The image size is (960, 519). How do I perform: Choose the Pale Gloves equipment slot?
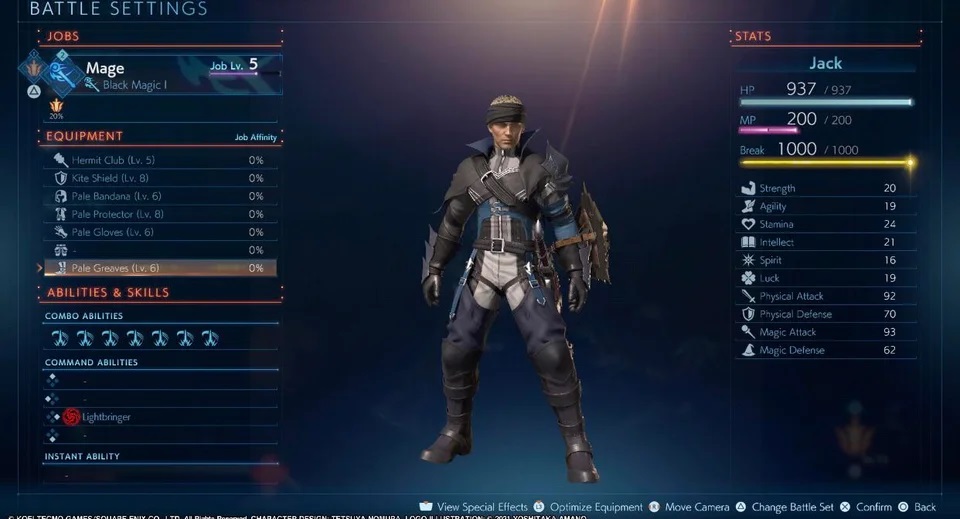(x=158, y=232)
